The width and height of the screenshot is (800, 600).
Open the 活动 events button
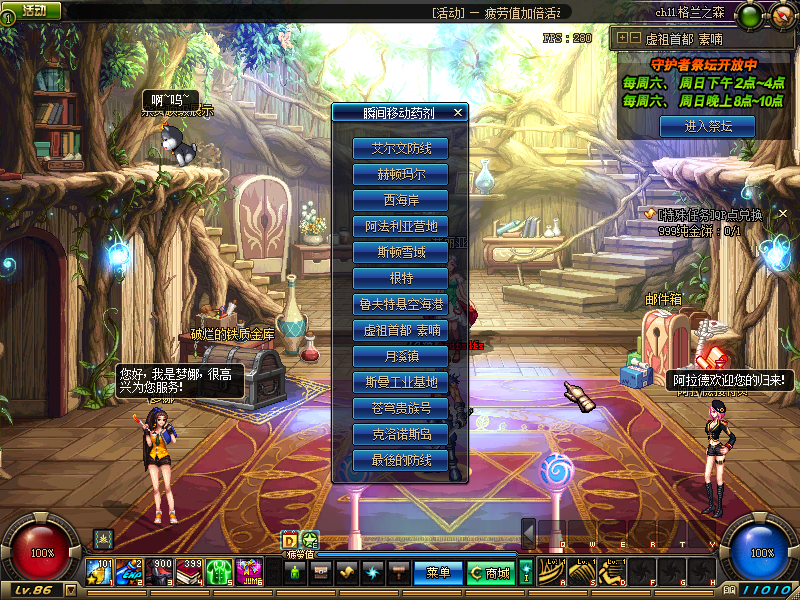coord(30,10)
